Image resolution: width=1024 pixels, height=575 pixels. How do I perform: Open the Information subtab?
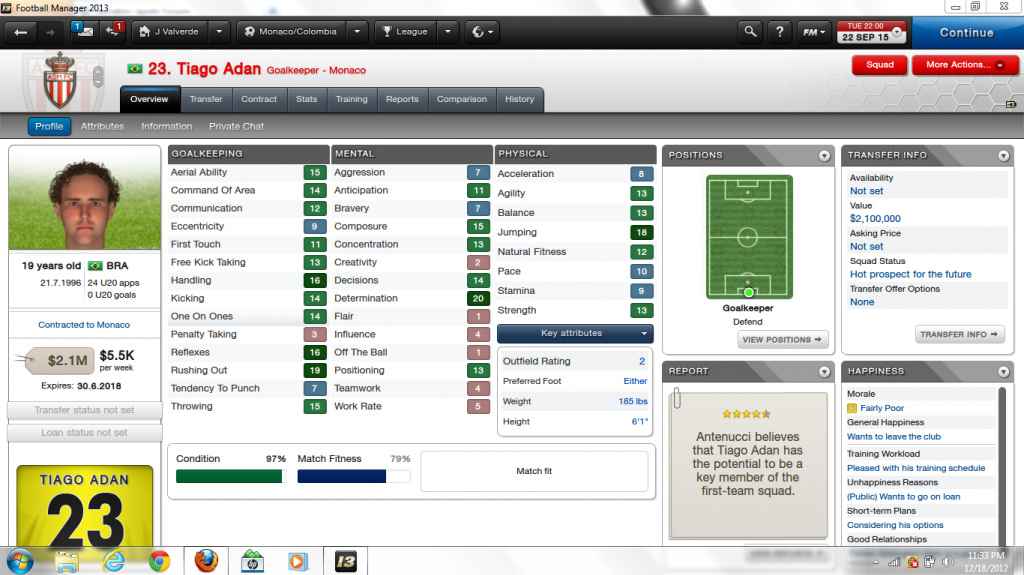(166, 126)
